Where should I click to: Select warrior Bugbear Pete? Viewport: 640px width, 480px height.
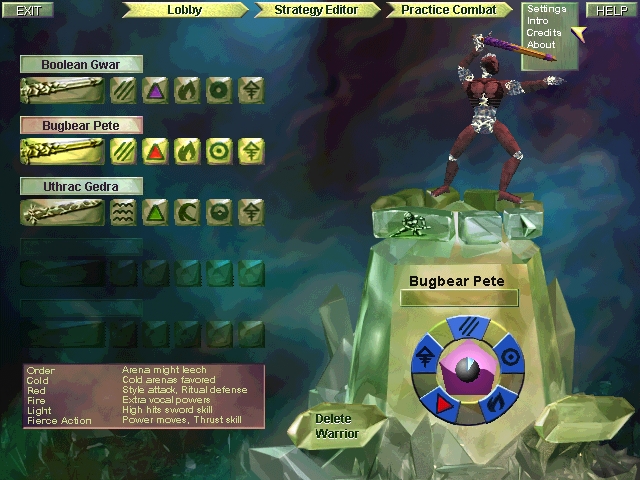click(81, 126)
